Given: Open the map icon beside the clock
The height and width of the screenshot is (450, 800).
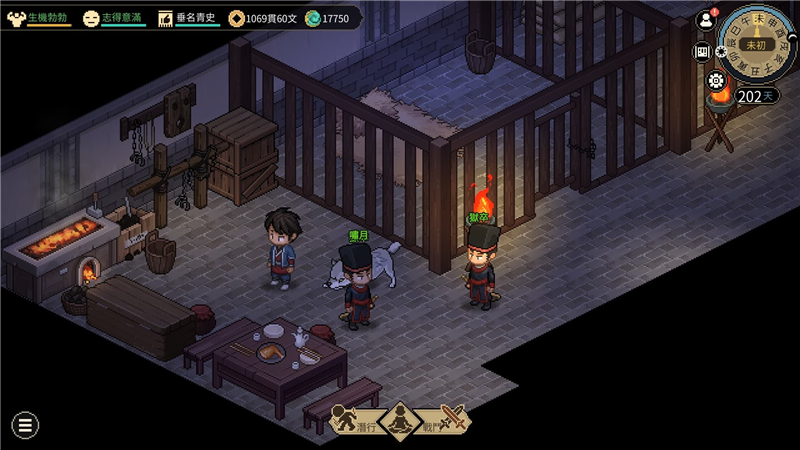Looking at the screenshot, I should pos(702,51).
